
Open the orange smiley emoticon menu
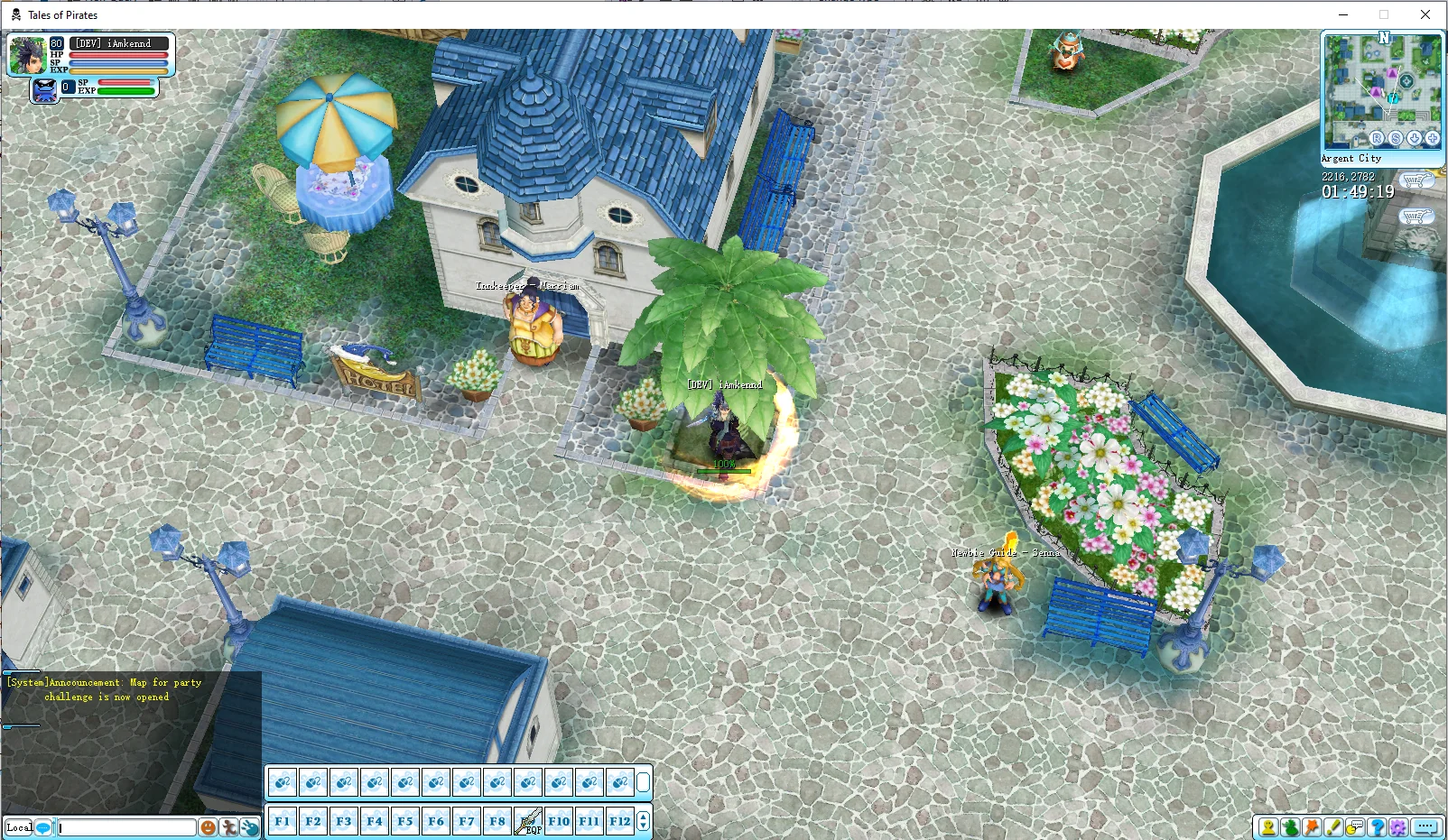pos(208,827)
